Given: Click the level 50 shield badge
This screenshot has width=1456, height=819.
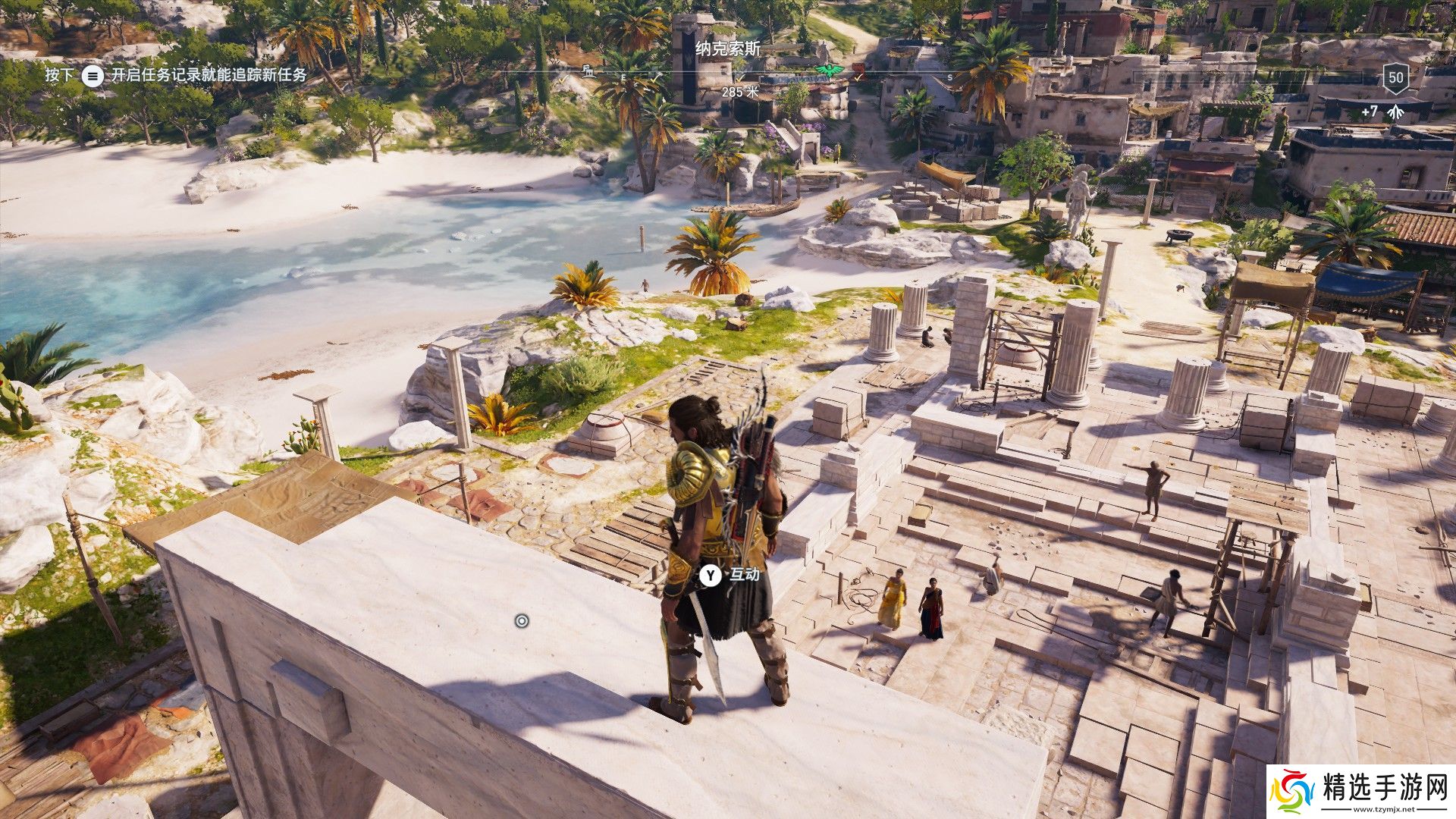Looking at the screenshot, I should click(1395, 77).
